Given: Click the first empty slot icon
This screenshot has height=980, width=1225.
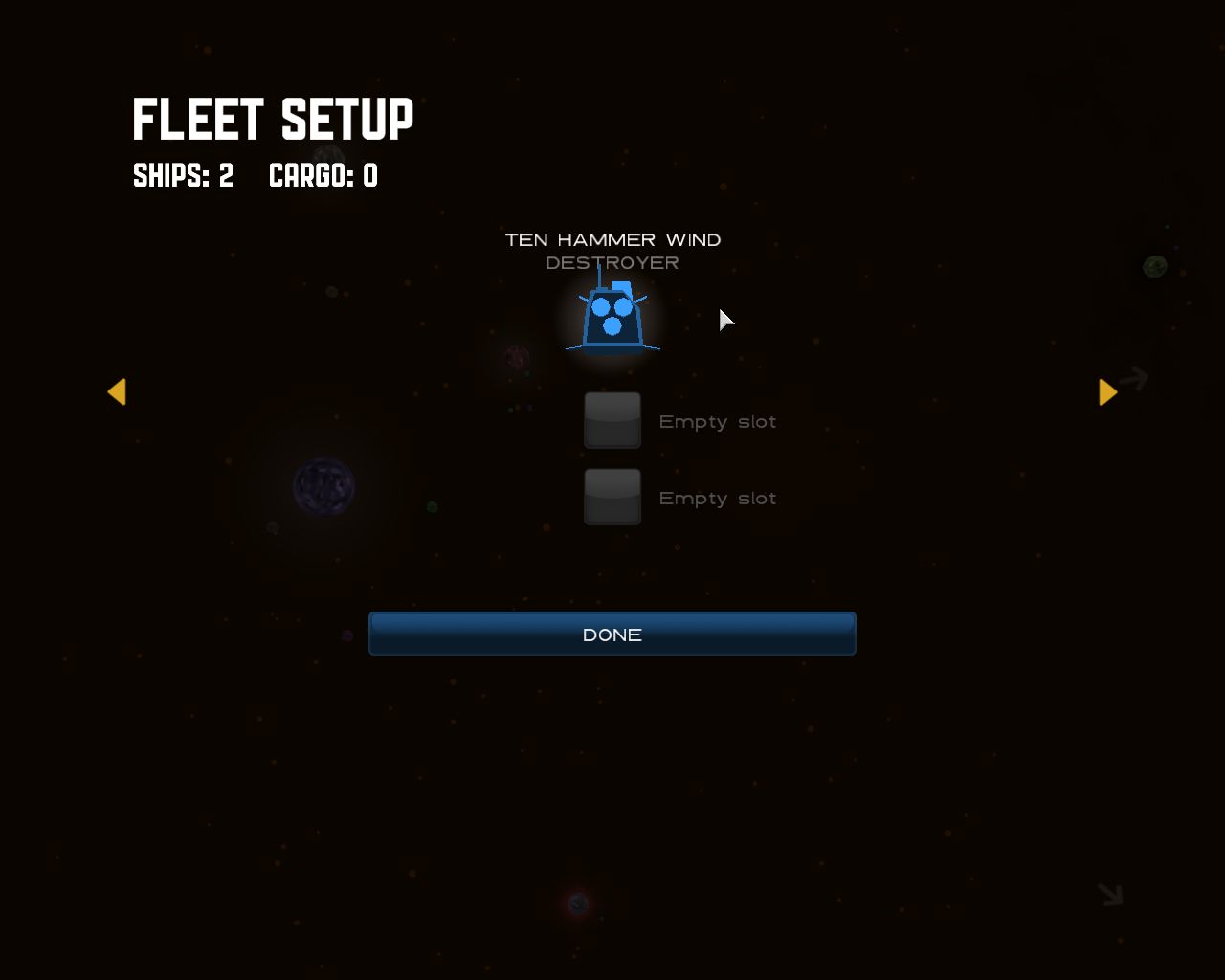Looking at the screenshot, I should click(612, 420).
